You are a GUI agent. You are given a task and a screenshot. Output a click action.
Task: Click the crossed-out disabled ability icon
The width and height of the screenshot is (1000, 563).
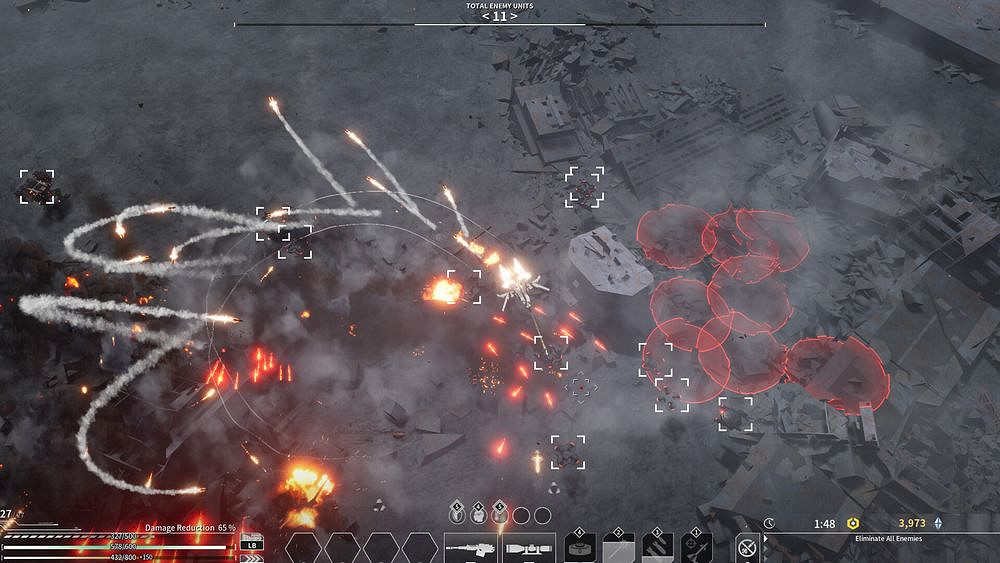pos(746,548)
